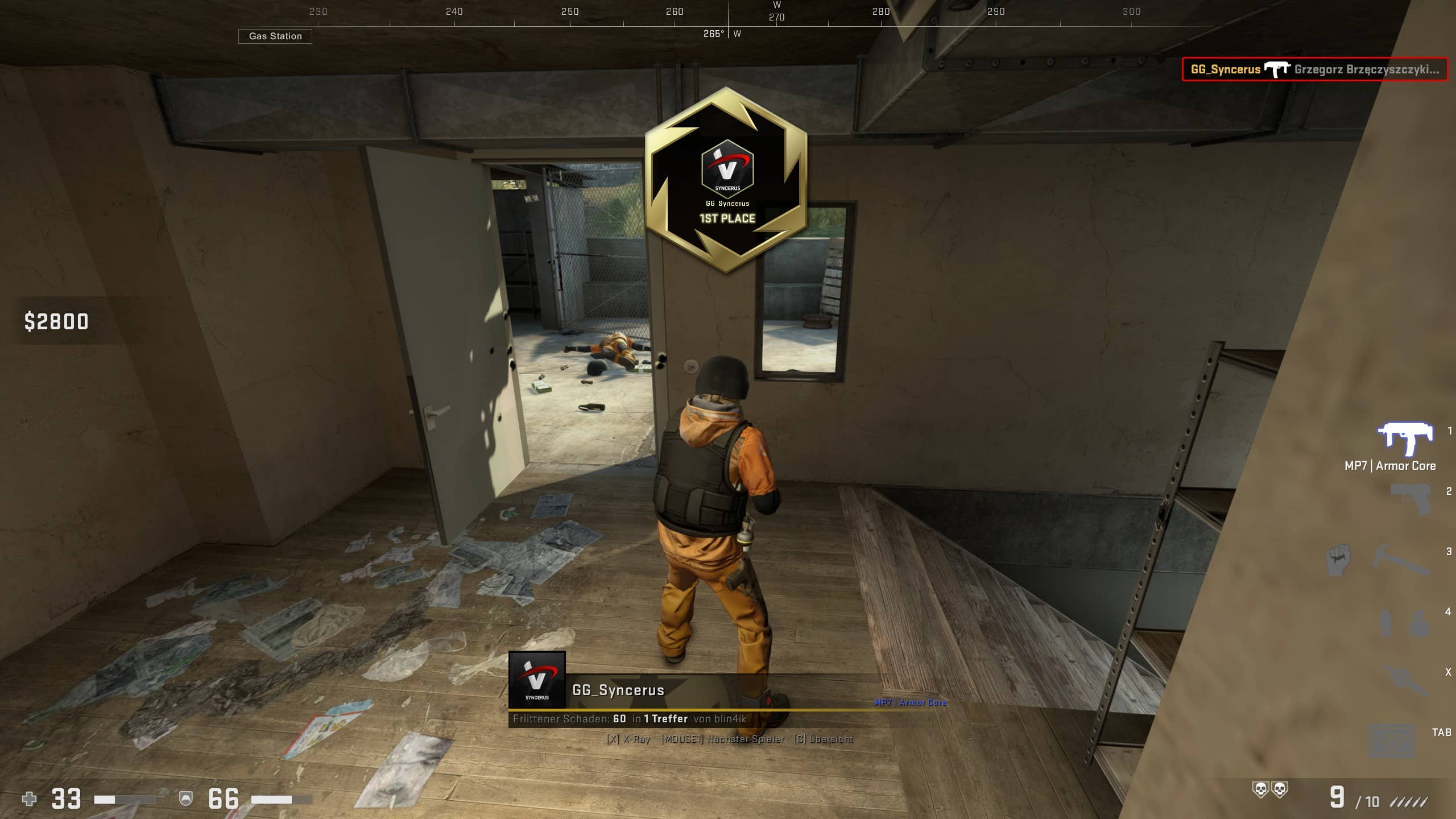The image size is (1456, 819).
Task: Click the Gas Station location label
Action: [x=276, y=36]
